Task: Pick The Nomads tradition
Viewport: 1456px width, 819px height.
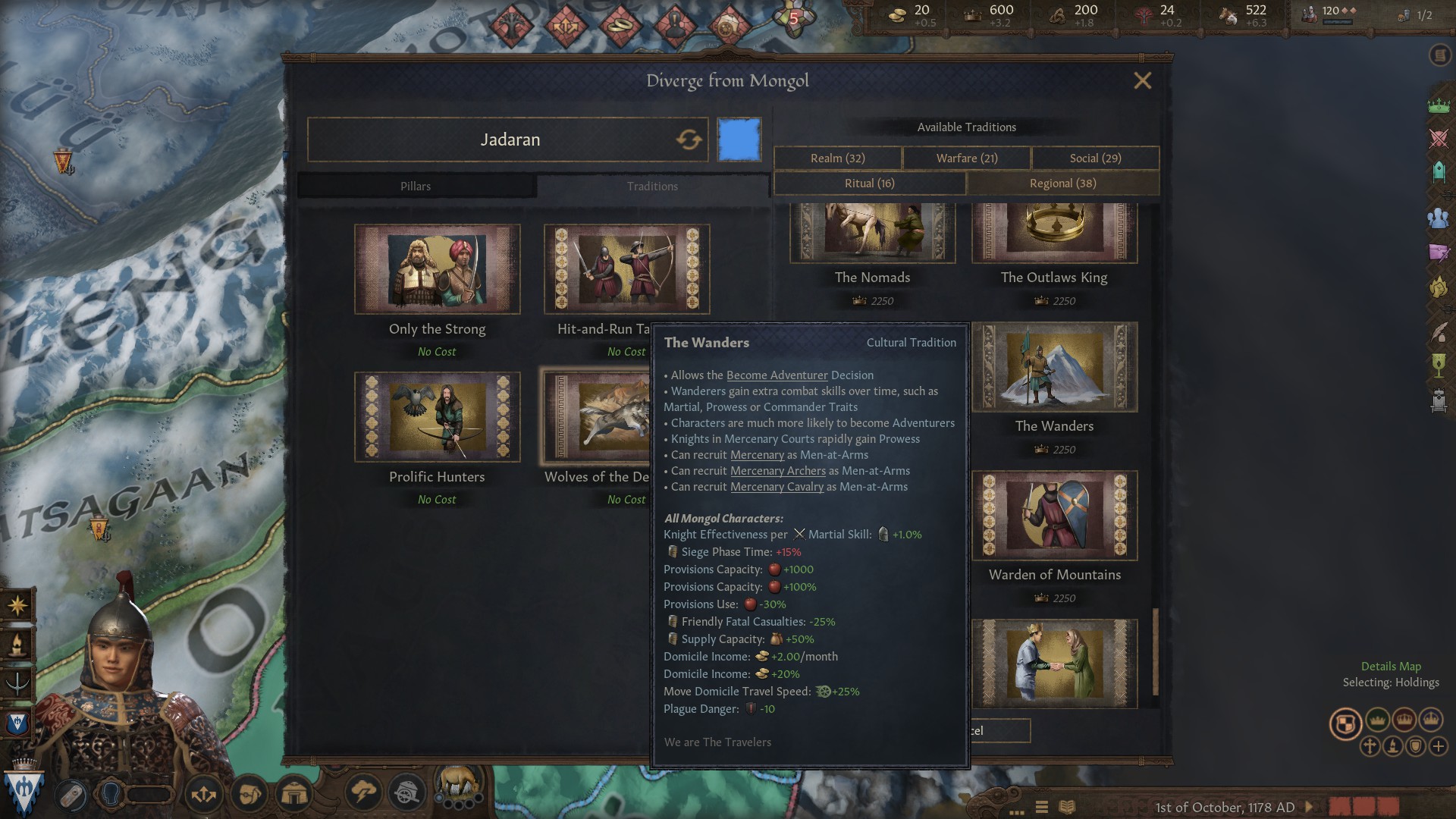Action: tap(872, 234)
